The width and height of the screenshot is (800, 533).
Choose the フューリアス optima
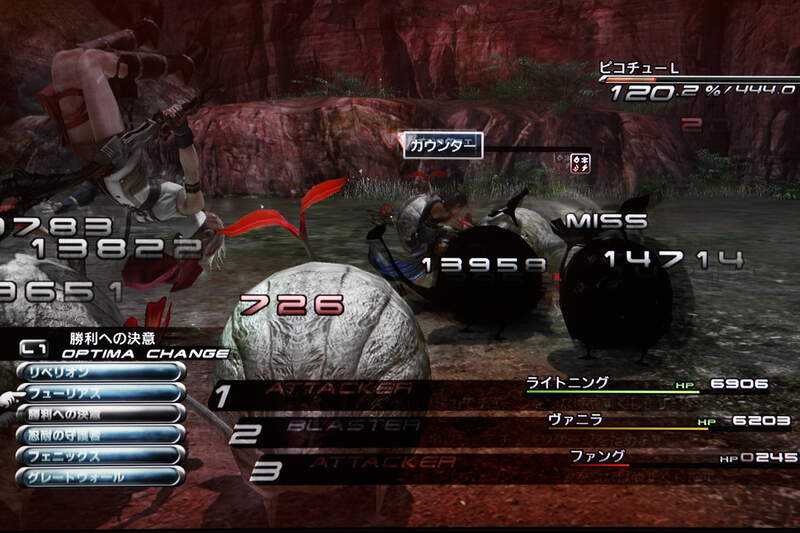(100, 392)
